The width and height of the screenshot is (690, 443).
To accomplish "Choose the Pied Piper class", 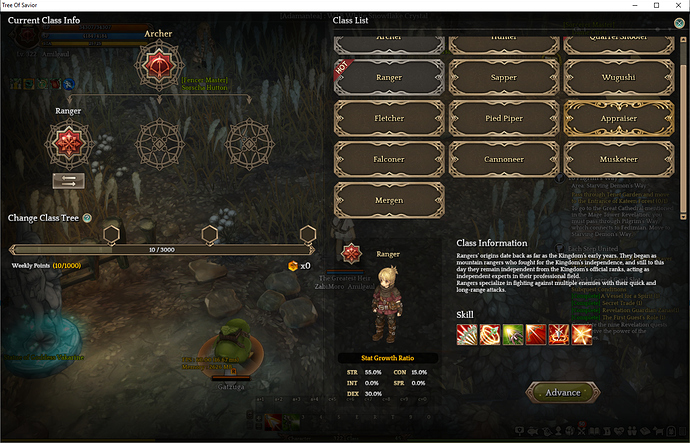I will click(503, 116).
